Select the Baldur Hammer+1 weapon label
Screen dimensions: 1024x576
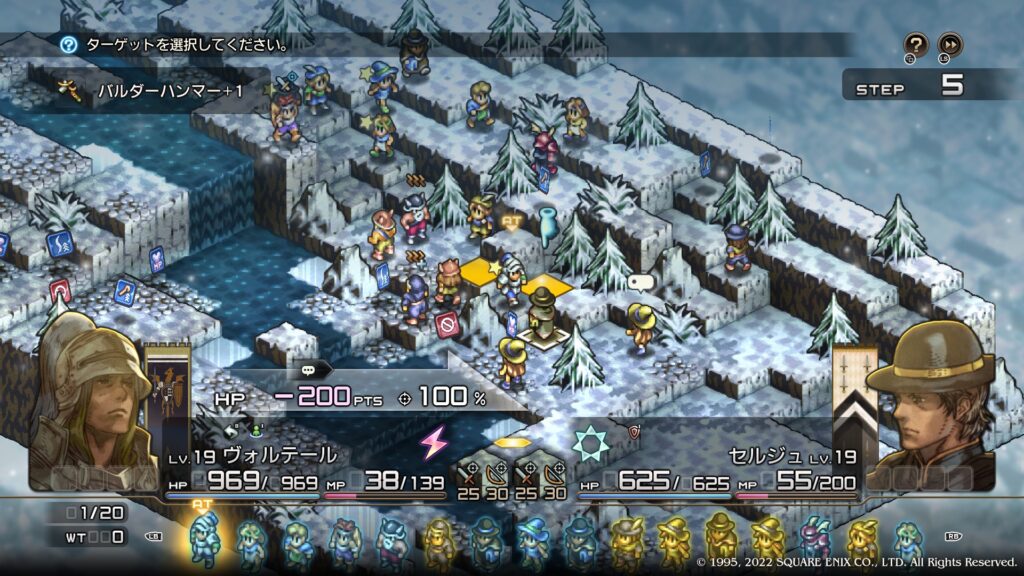pyautogui.click(x=170, y=91)
